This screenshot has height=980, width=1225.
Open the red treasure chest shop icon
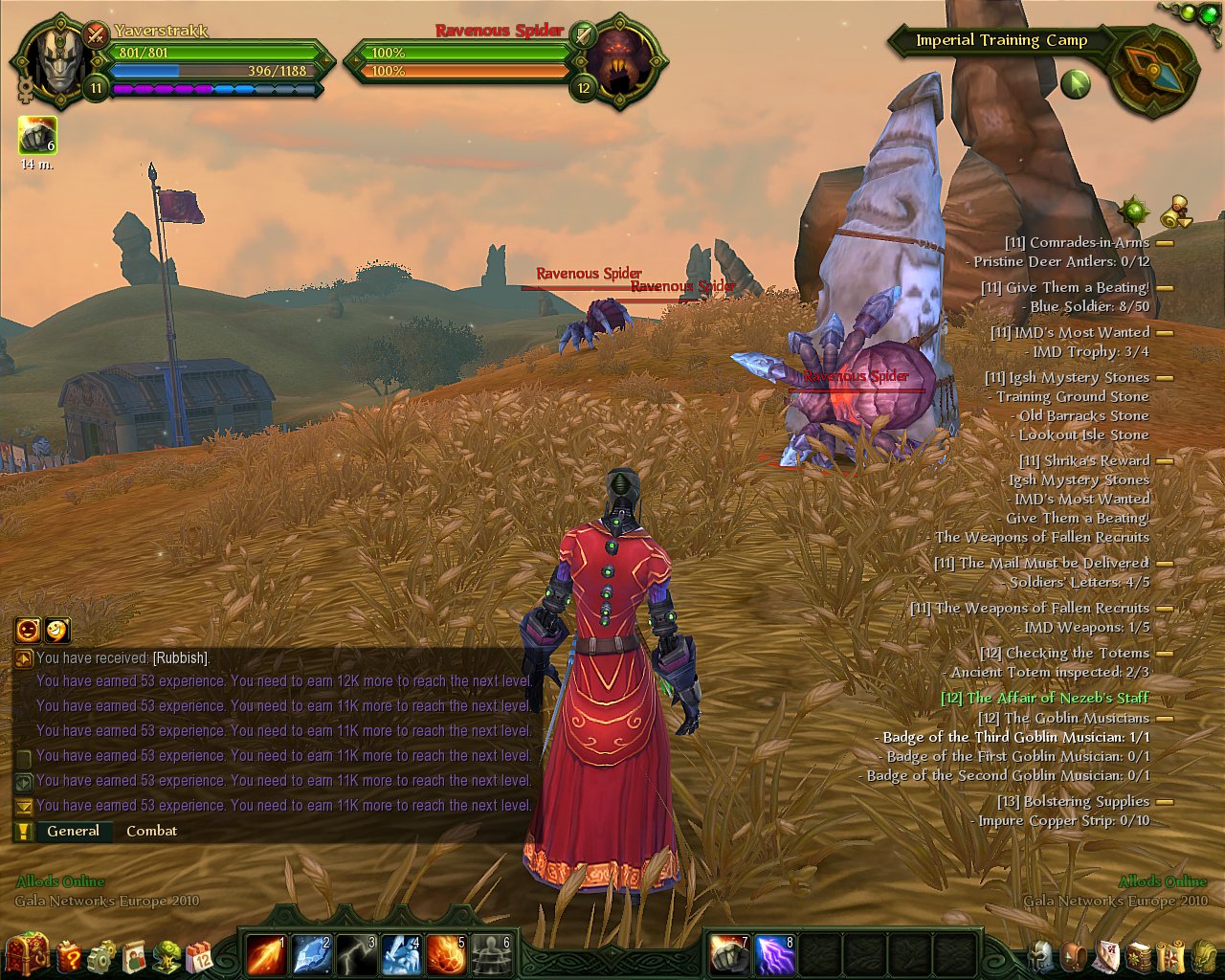(x=26, y=953)
